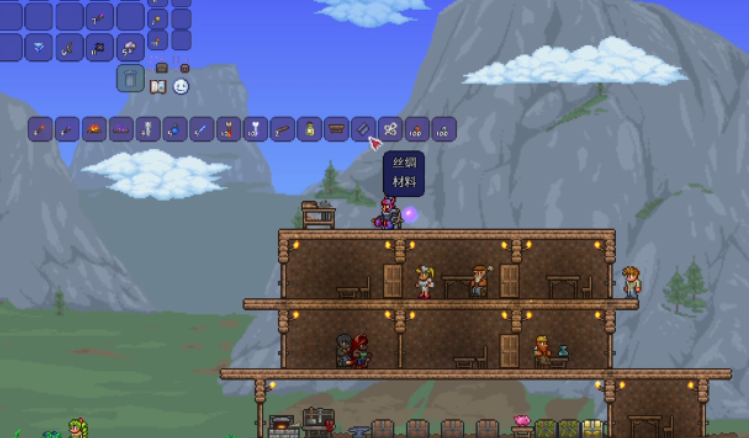
Task: Select the silk crafting recipe slot
Action: [364, 129]
